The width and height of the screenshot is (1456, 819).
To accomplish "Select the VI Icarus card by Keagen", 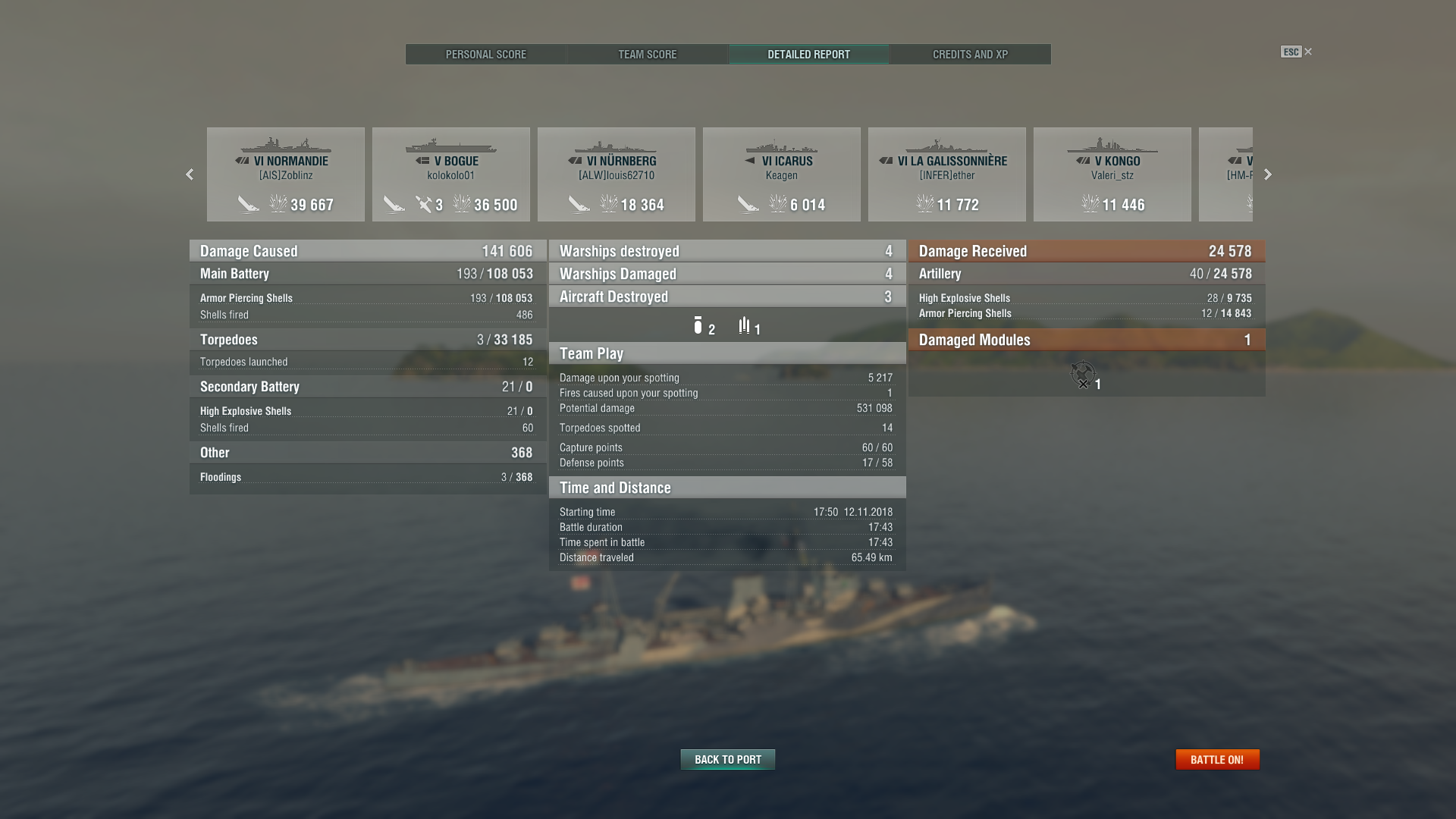I will point(782,174).
